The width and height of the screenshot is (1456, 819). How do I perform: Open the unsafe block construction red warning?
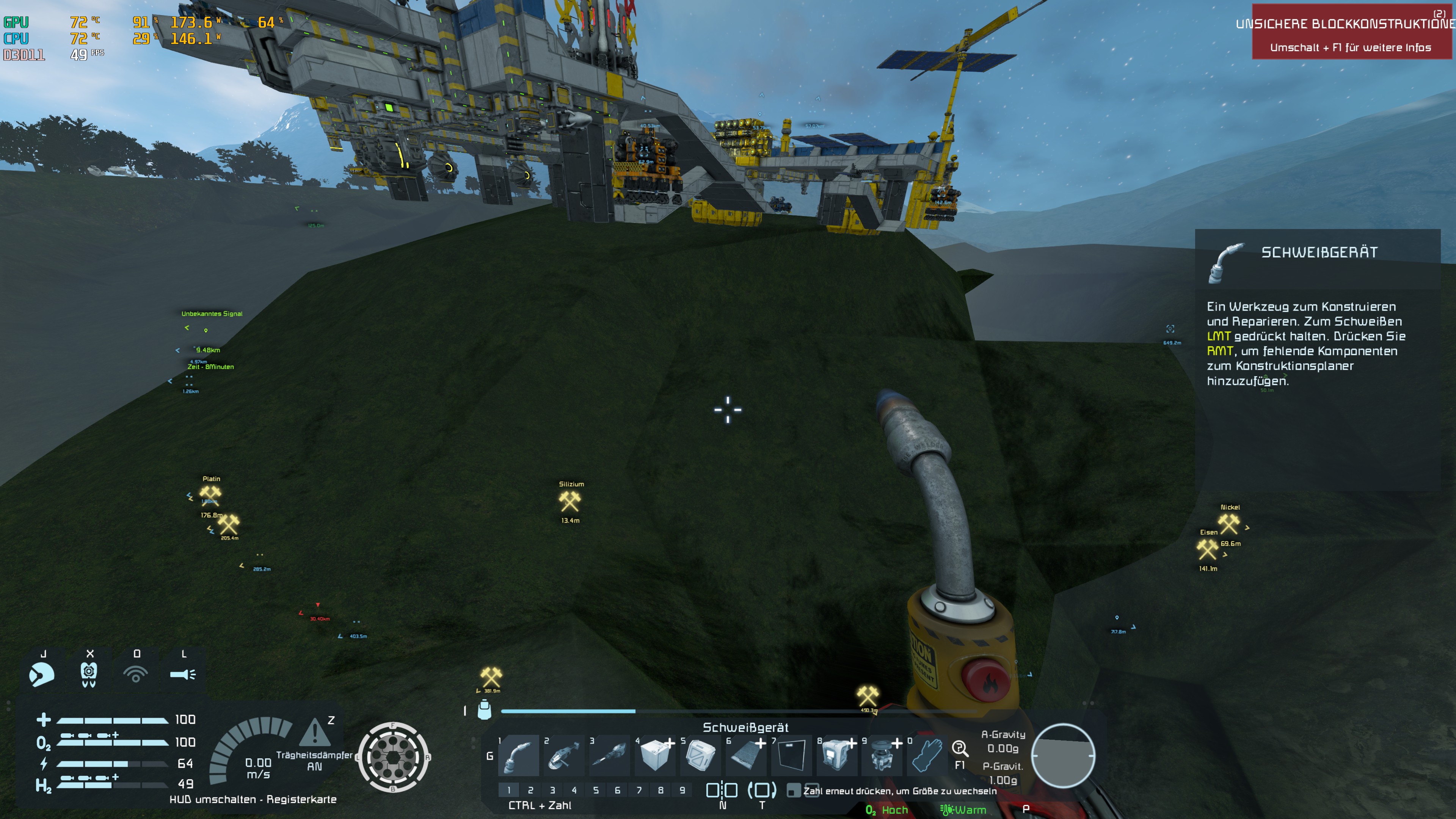pyautogui.click(x=1351, y=32)
